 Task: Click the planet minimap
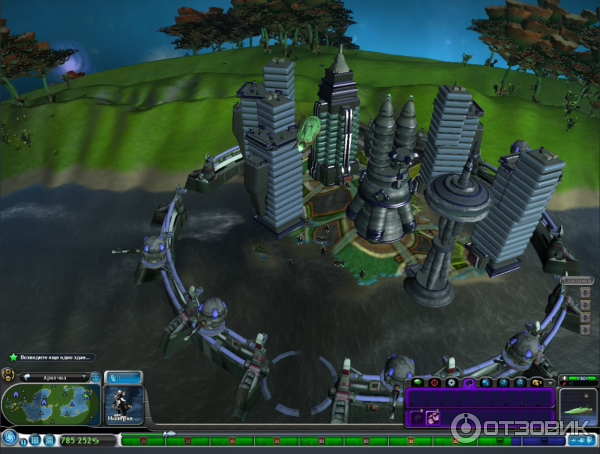pos(51,402)
